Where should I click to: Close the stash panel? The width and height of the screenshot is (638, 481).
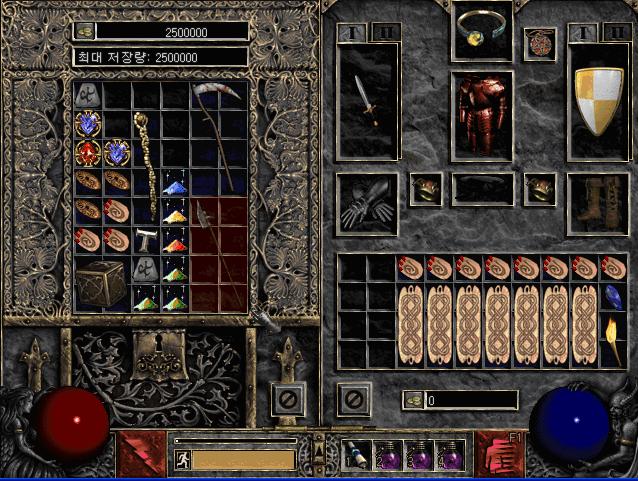(288, 400)
